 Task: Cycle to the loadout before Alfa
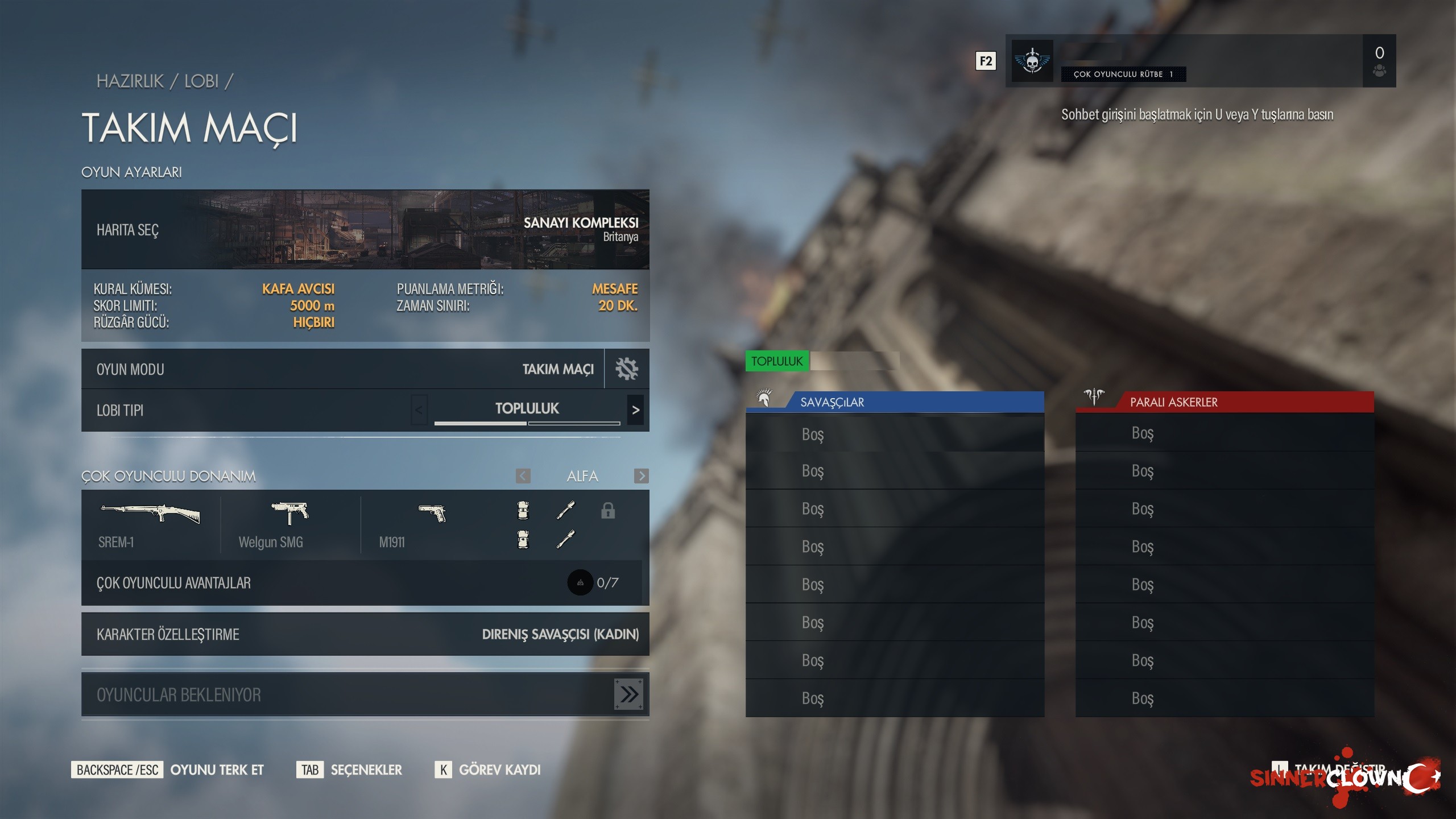tap(523, 476)
